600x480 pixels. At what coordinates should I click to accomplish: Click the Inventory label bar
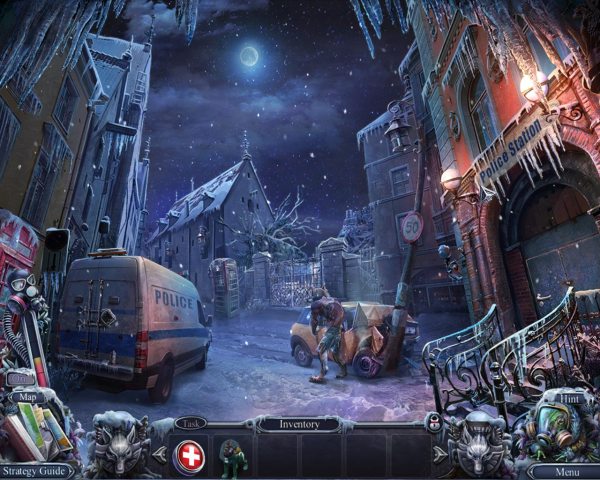pos(300,424)
